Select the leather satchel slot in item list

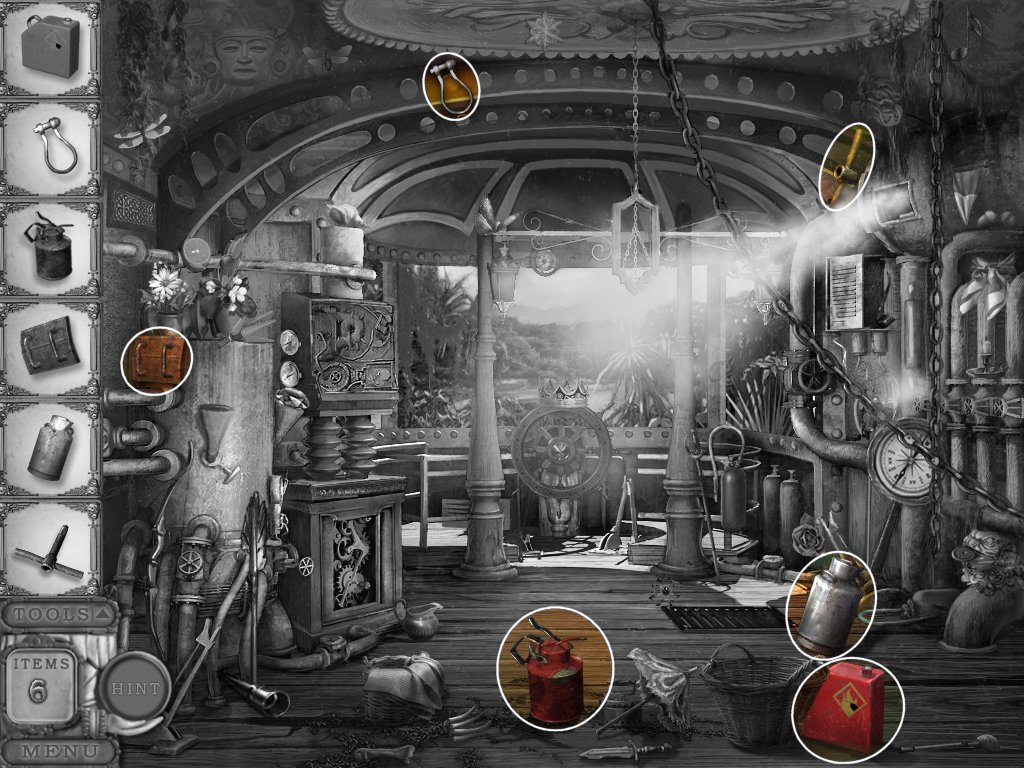(50, 347)
